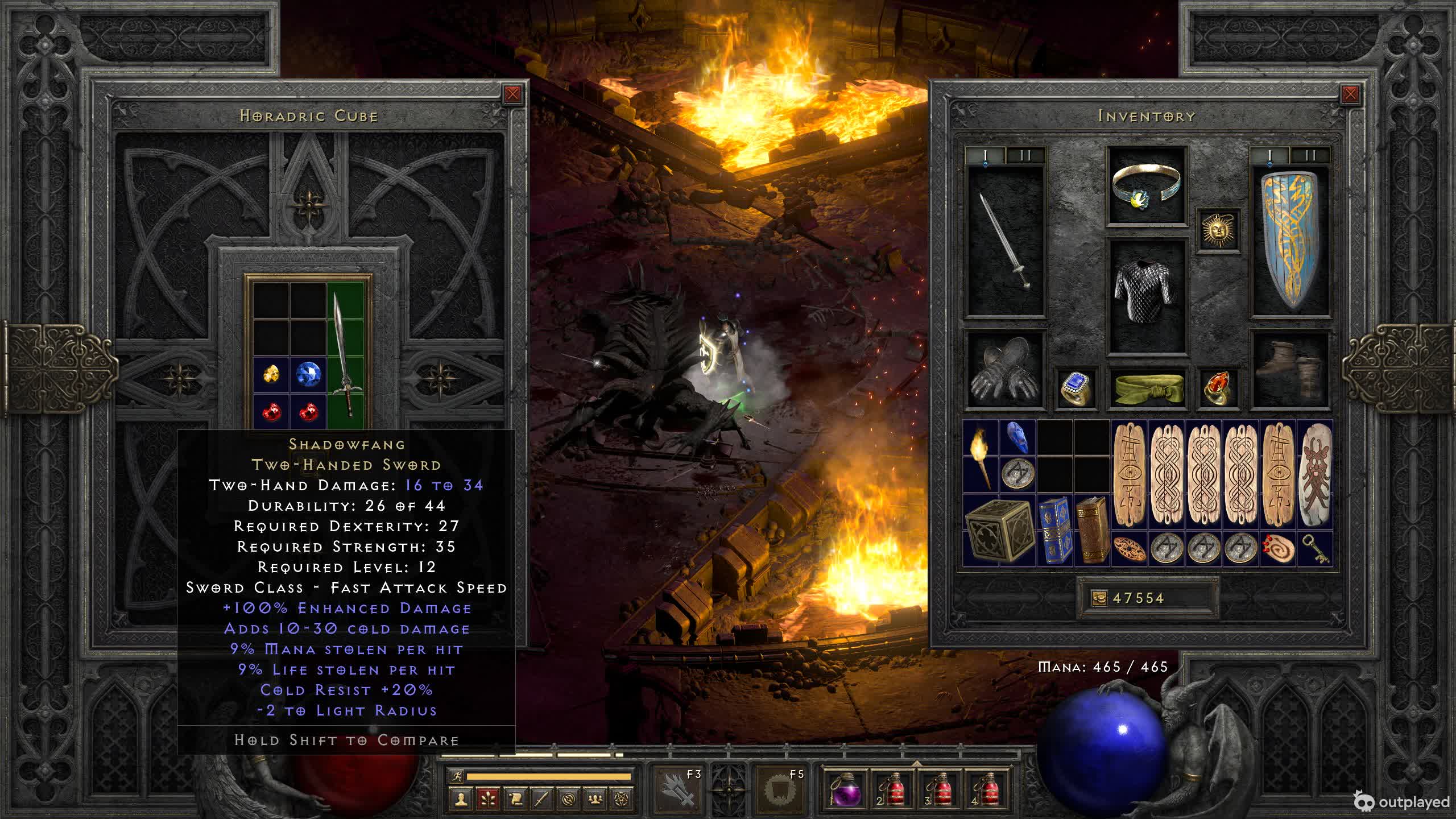Select the yellow topaz gem in the cube
The height and width of the screenshot is (819, 1456).
click(x=272, y=375)
